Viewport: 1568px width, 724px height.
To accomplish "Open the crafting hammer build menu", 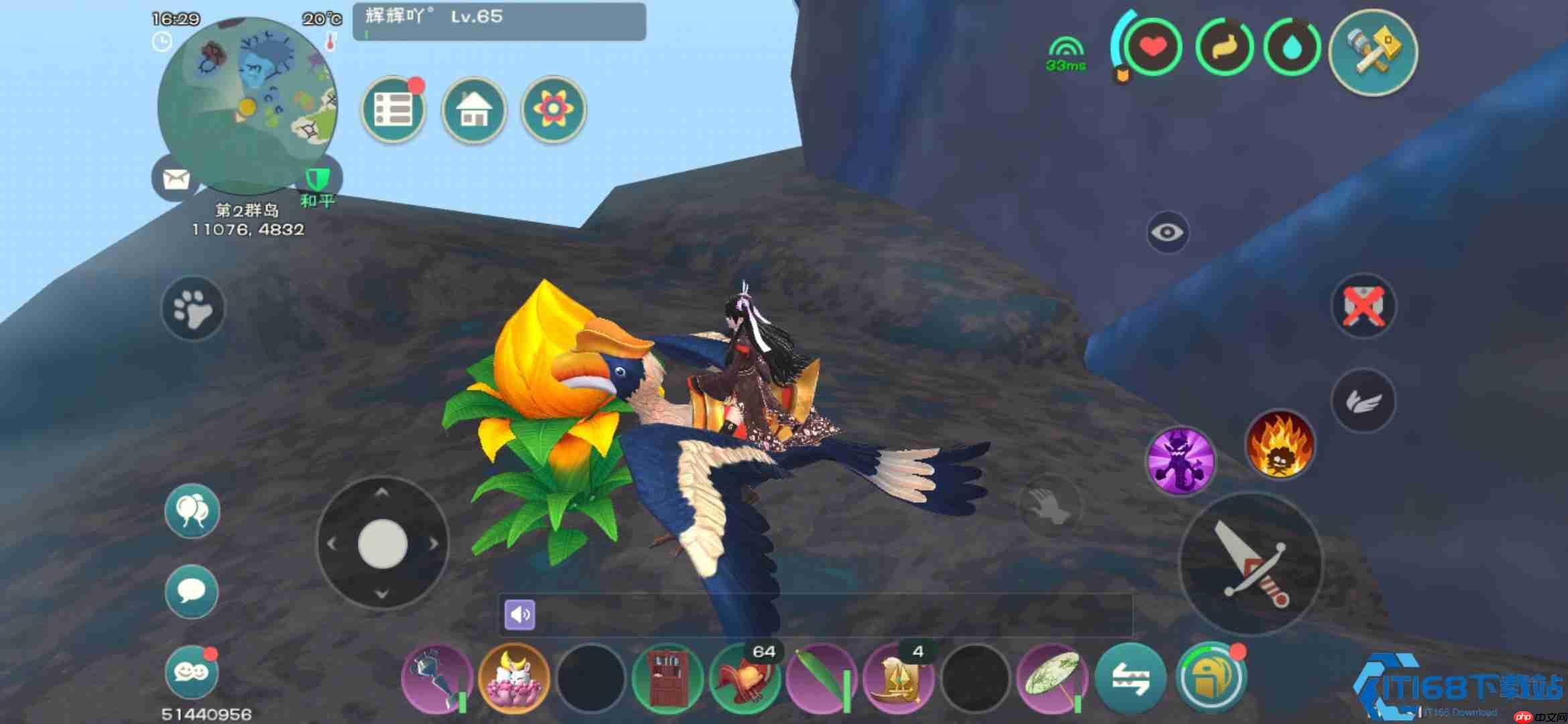I will pos(1373,52).
